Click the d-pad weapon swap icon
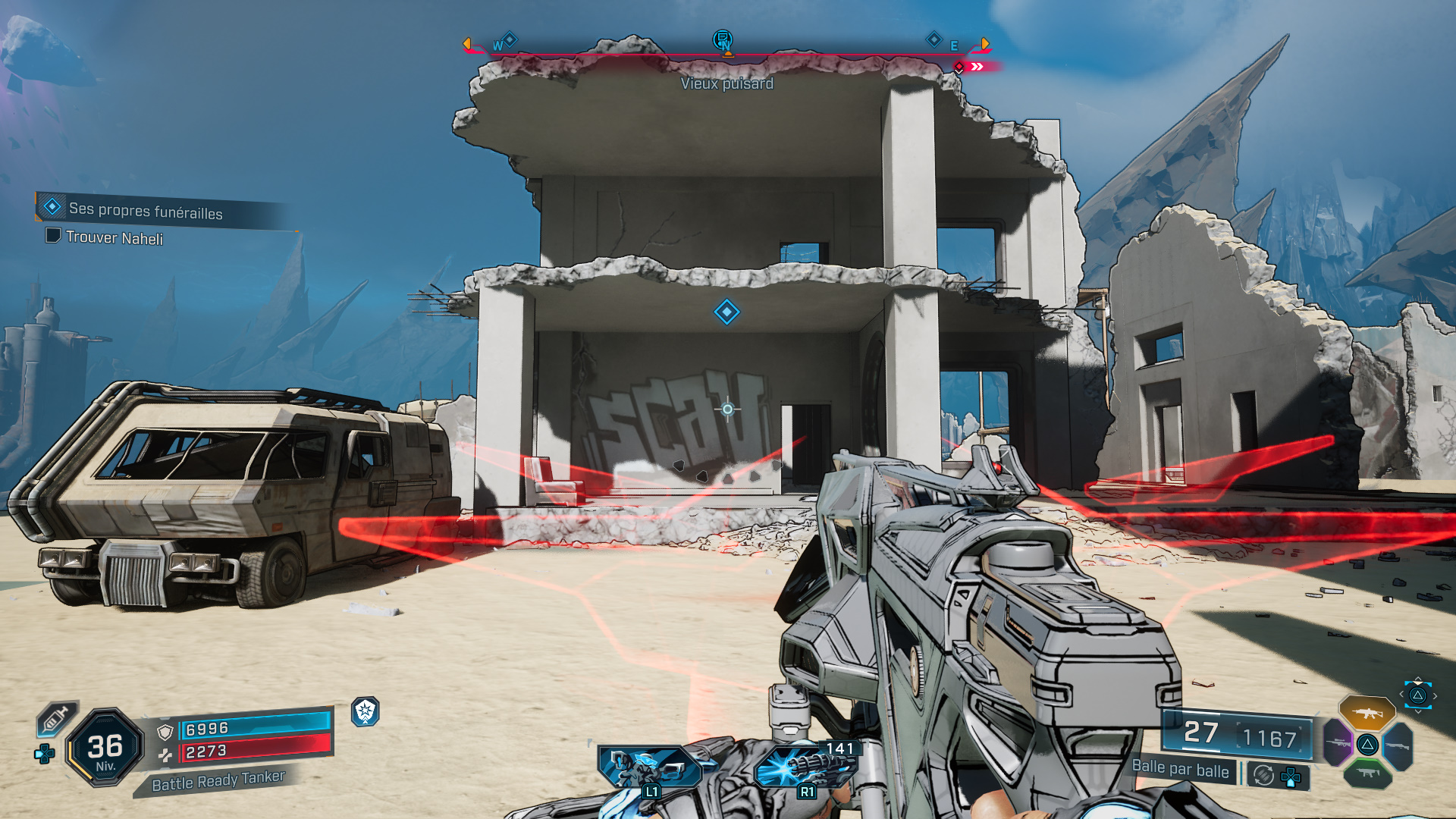The image size is (1456, 819). (1291, 776)
